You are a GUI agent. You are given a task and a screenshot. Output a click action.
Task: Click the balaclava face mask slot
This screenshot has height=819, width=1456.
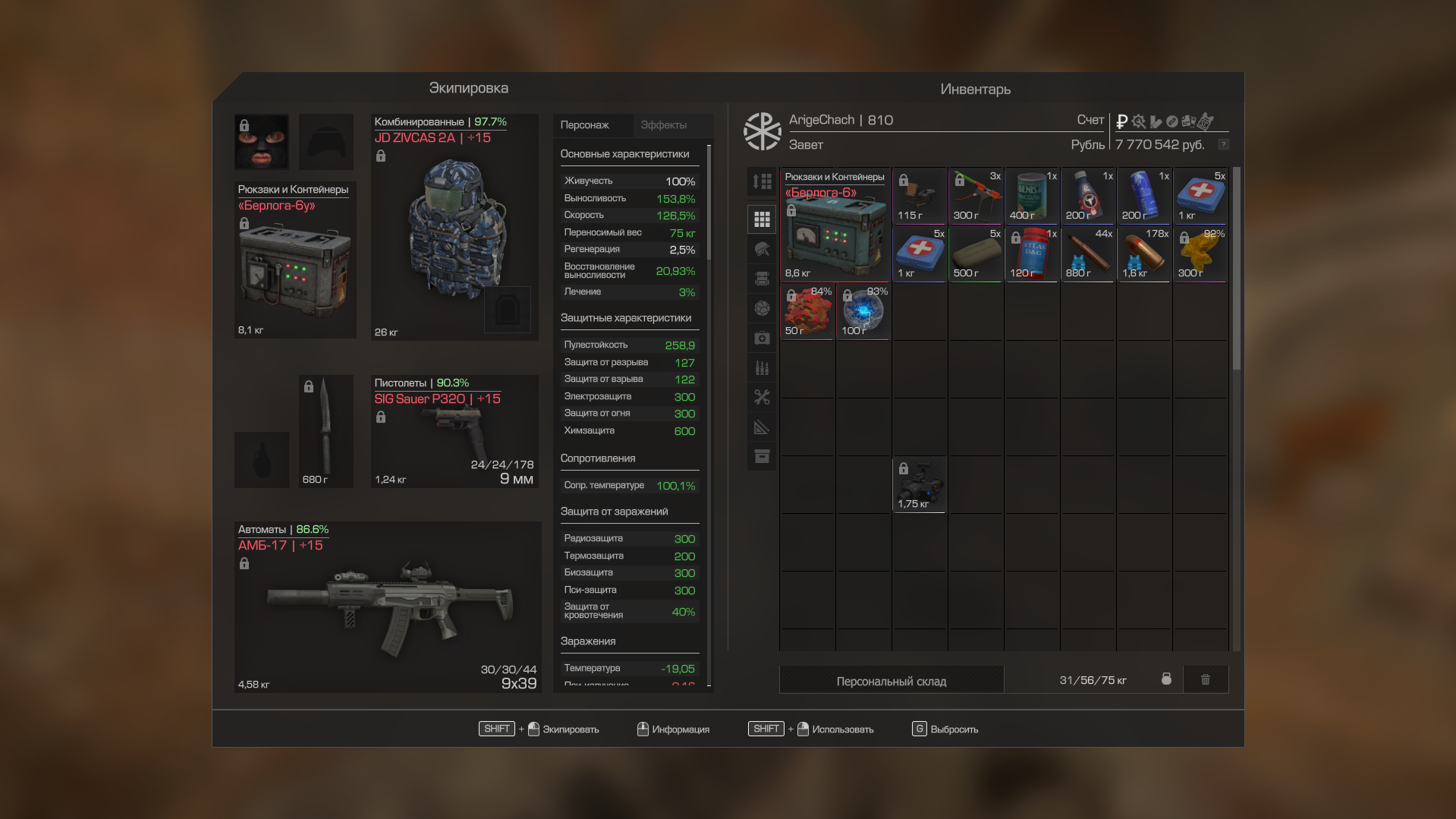click(261, 141)
